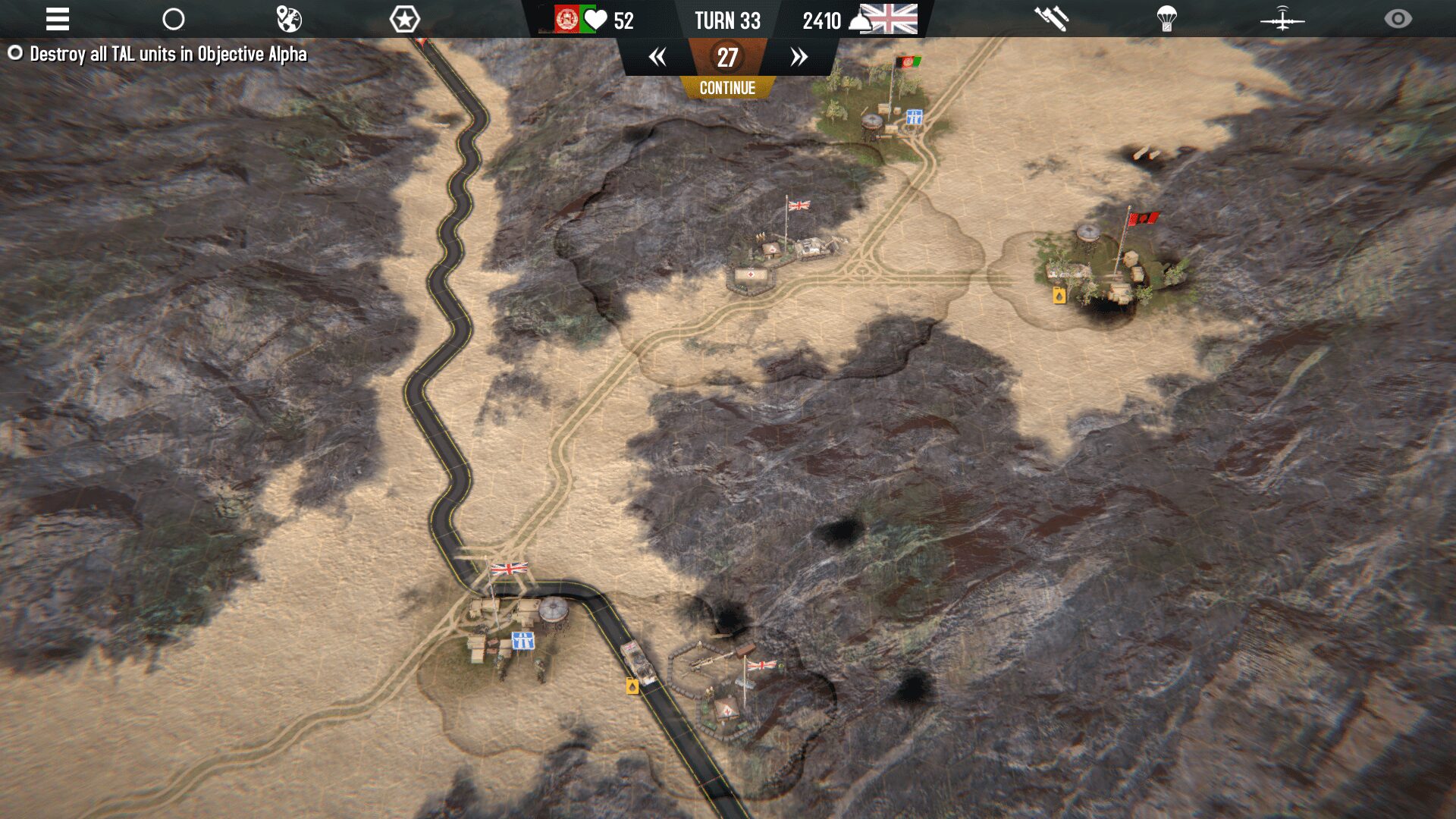
Task: Choose the paratrooper drop icon
Action: click(1166, 19)
